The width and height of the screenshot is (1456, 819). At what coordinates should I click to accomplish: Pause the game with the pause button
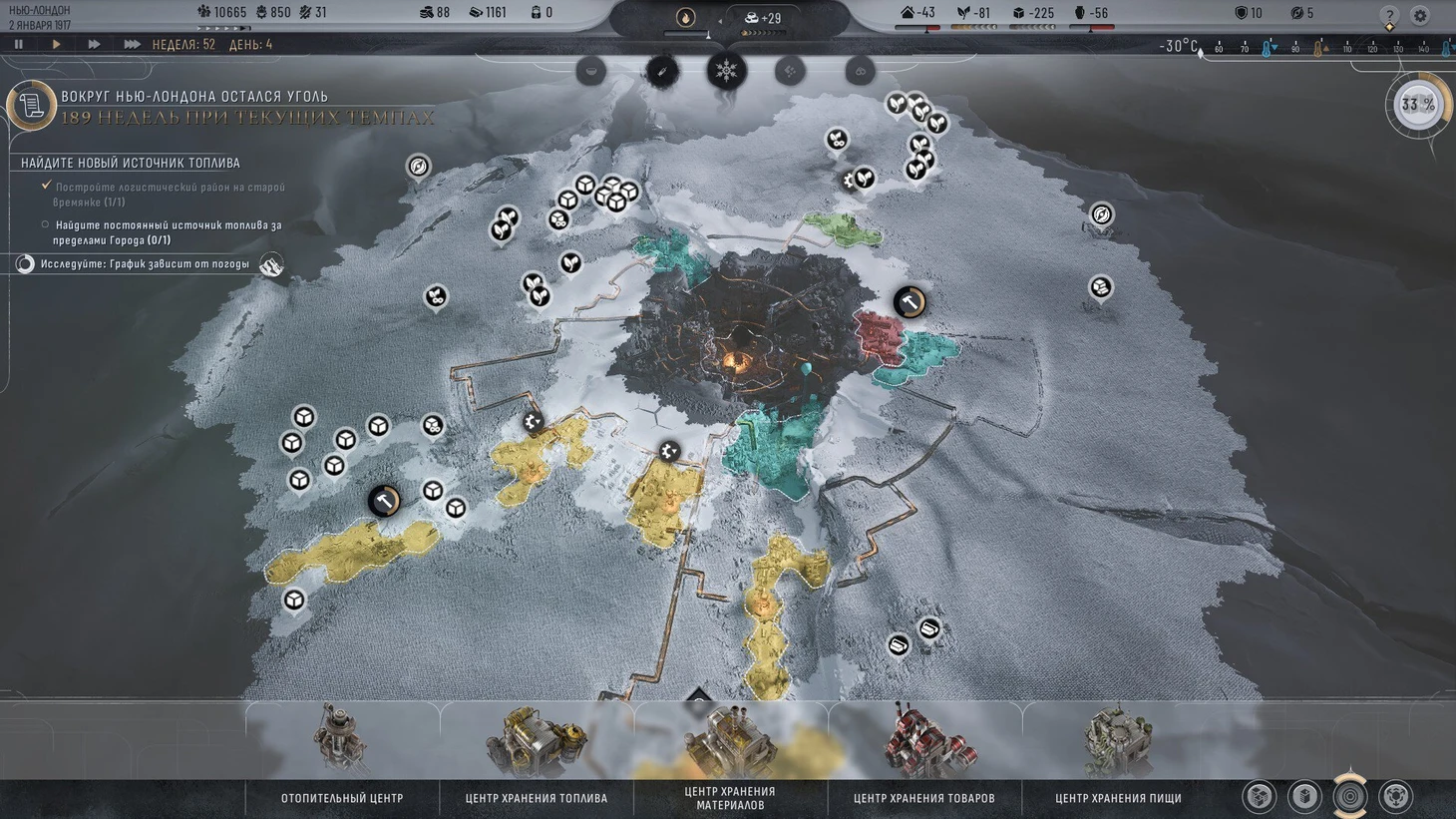tap(18, 45)
